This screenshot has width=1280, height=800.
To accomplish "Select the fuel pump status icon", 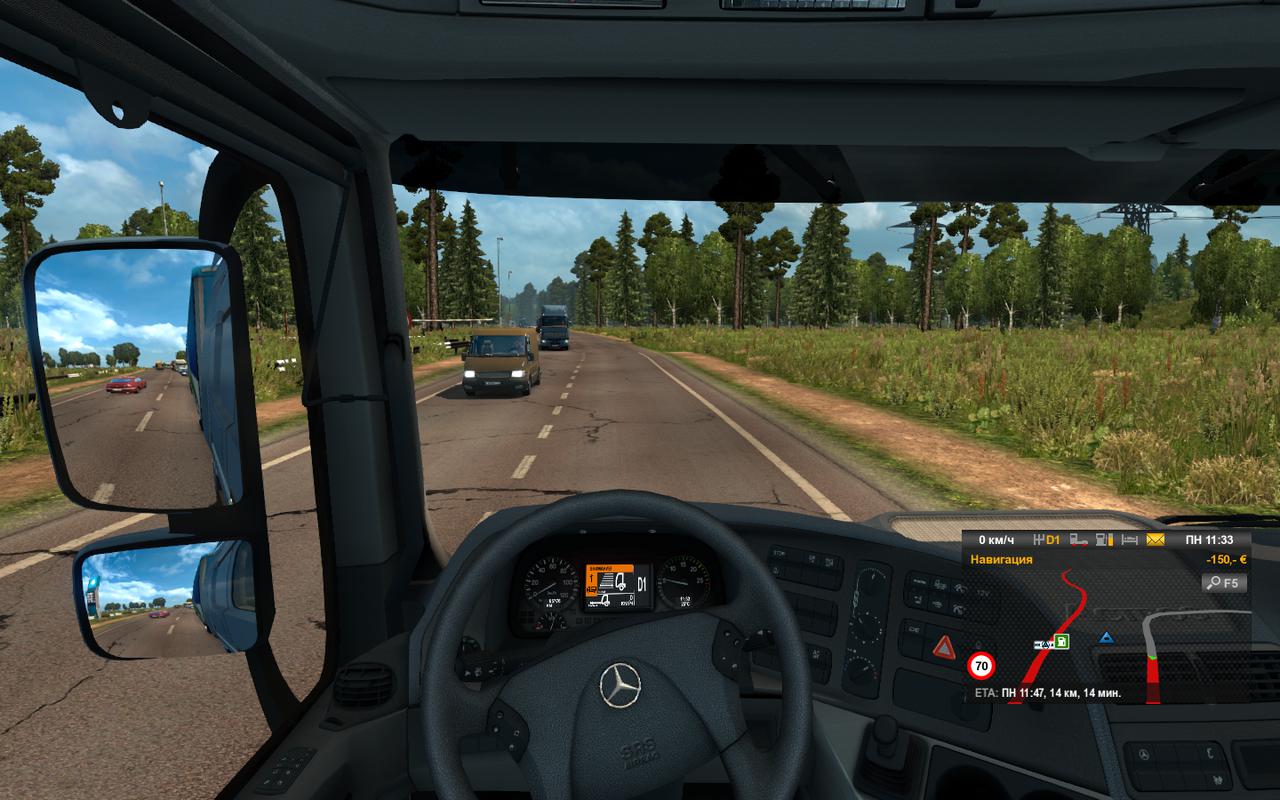I will point(1104,540).
